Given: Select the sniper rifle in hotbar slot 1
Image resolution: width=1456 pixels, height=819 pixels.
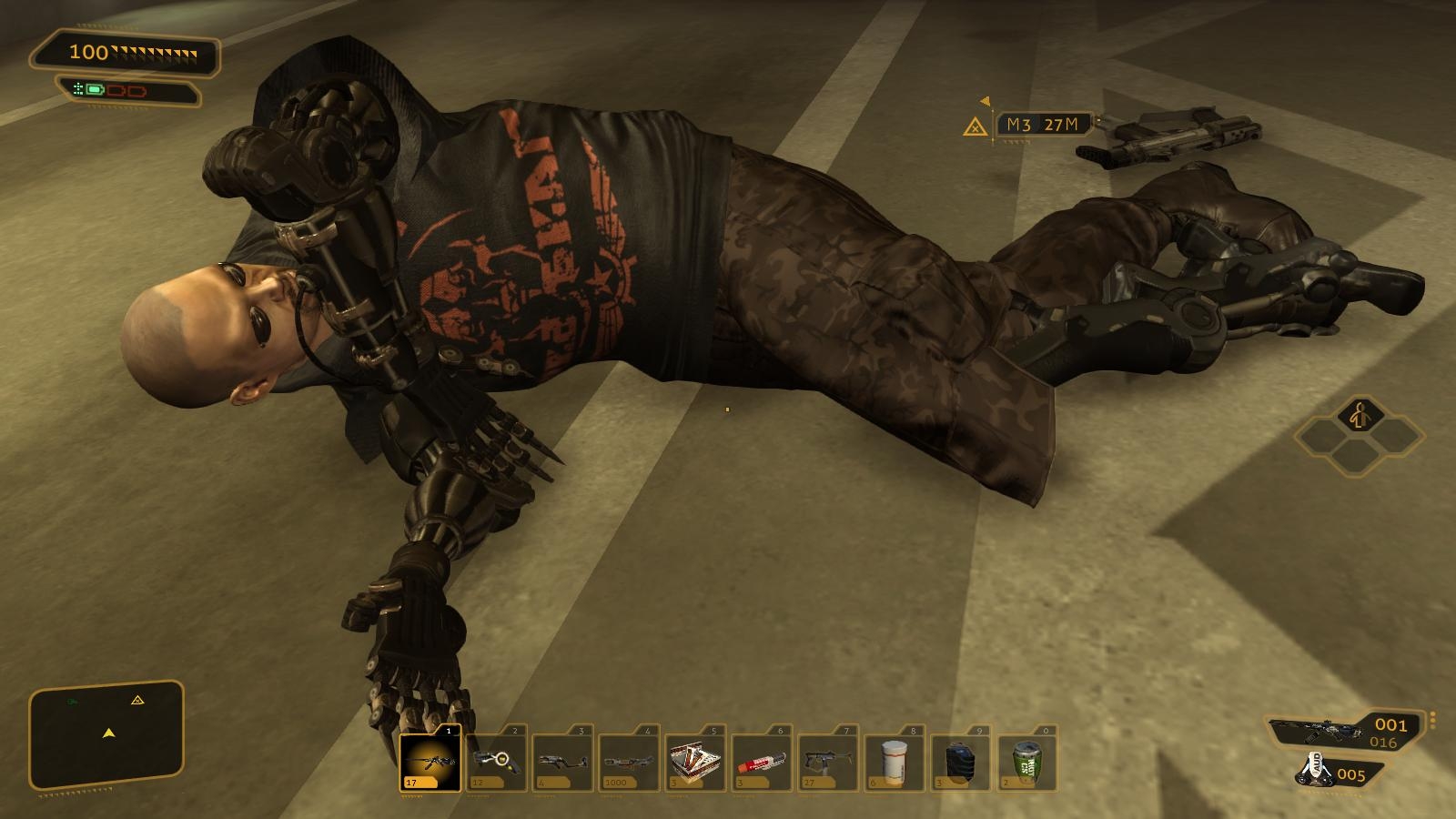Looking at the screenshot, I should point(430,759).
